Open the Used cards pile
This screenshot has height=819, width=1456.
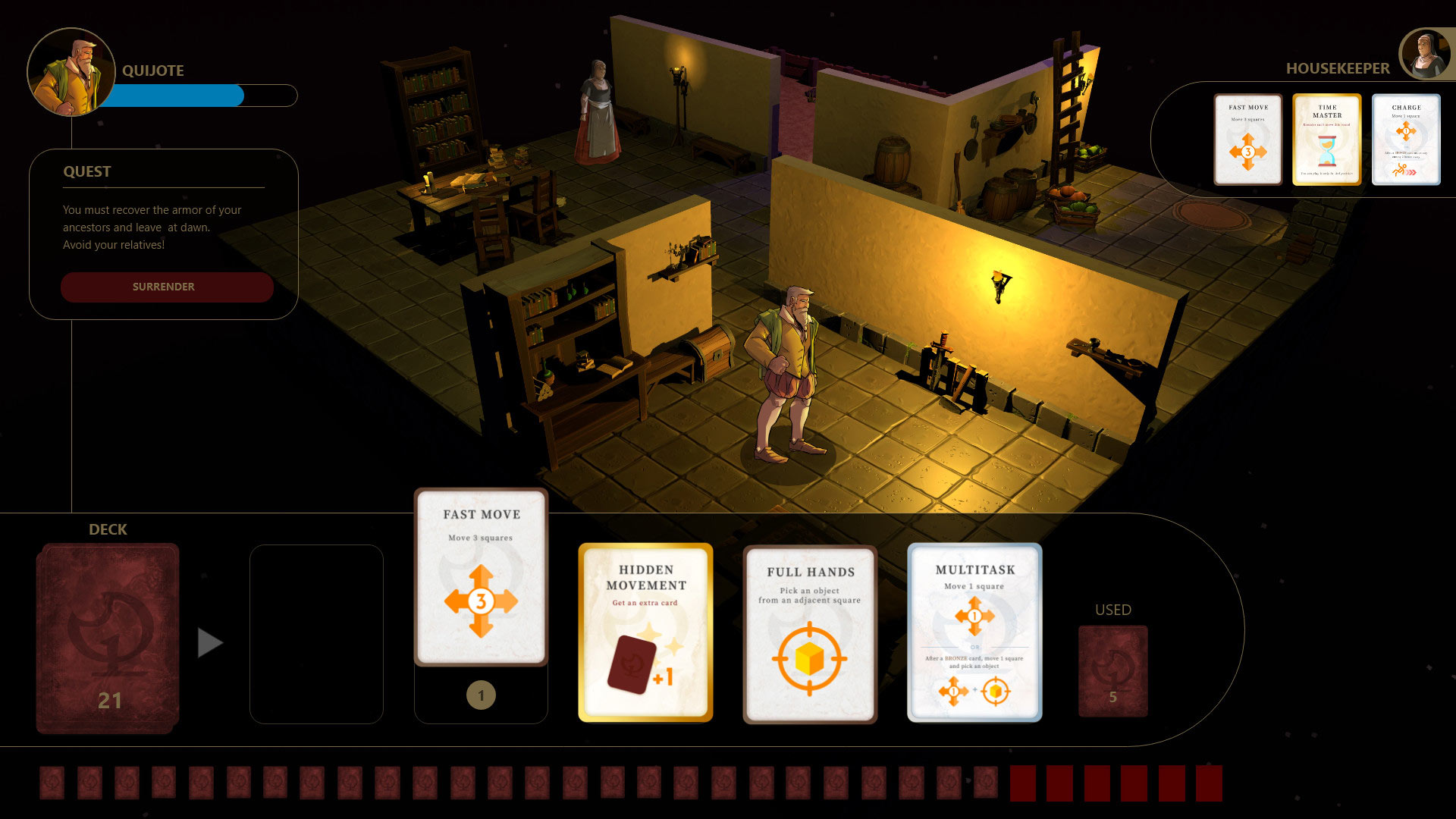point(1112,671)
